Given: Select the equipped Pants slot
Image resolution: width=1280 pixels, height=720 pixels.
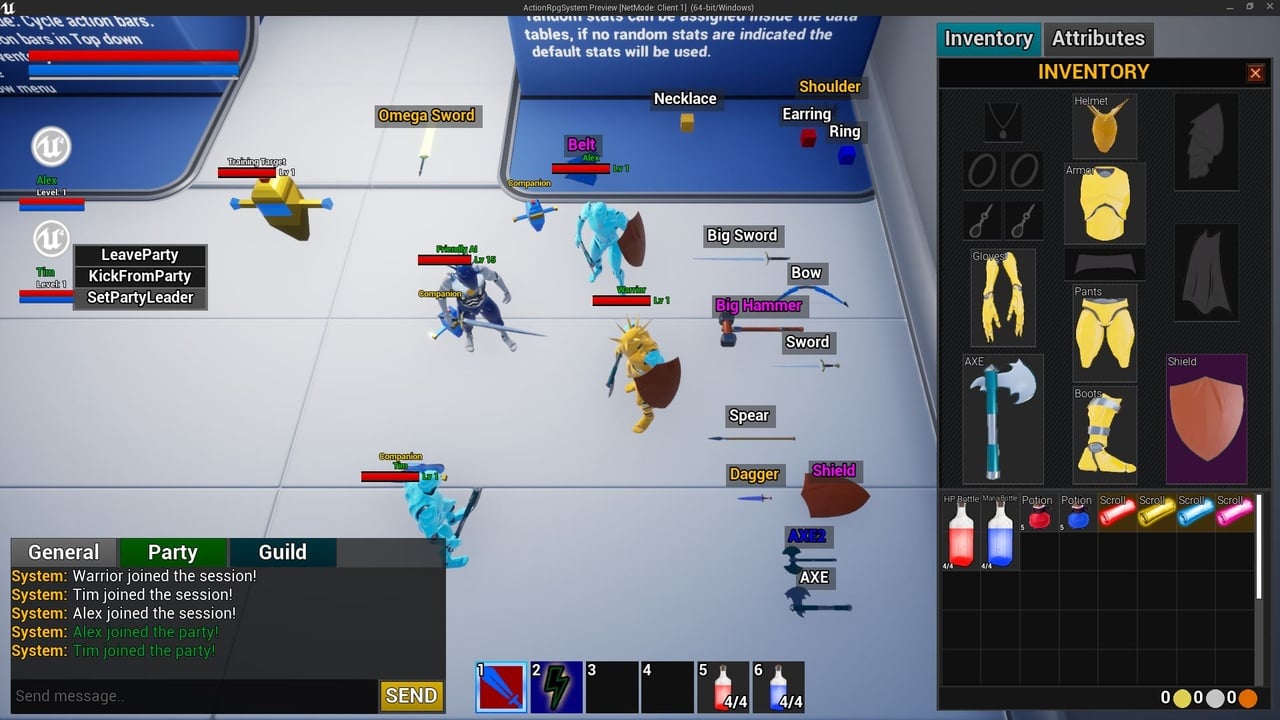Looking at the screenshot, I should [1104, 332].
